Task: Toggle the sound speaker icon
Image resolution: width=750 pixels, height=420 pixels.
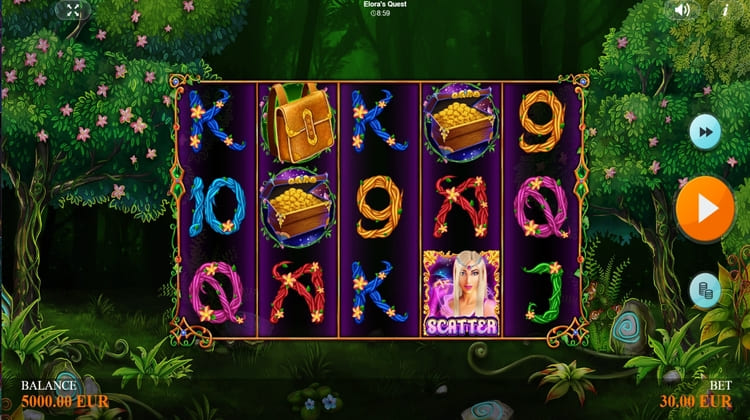Action: coord(682,10)
